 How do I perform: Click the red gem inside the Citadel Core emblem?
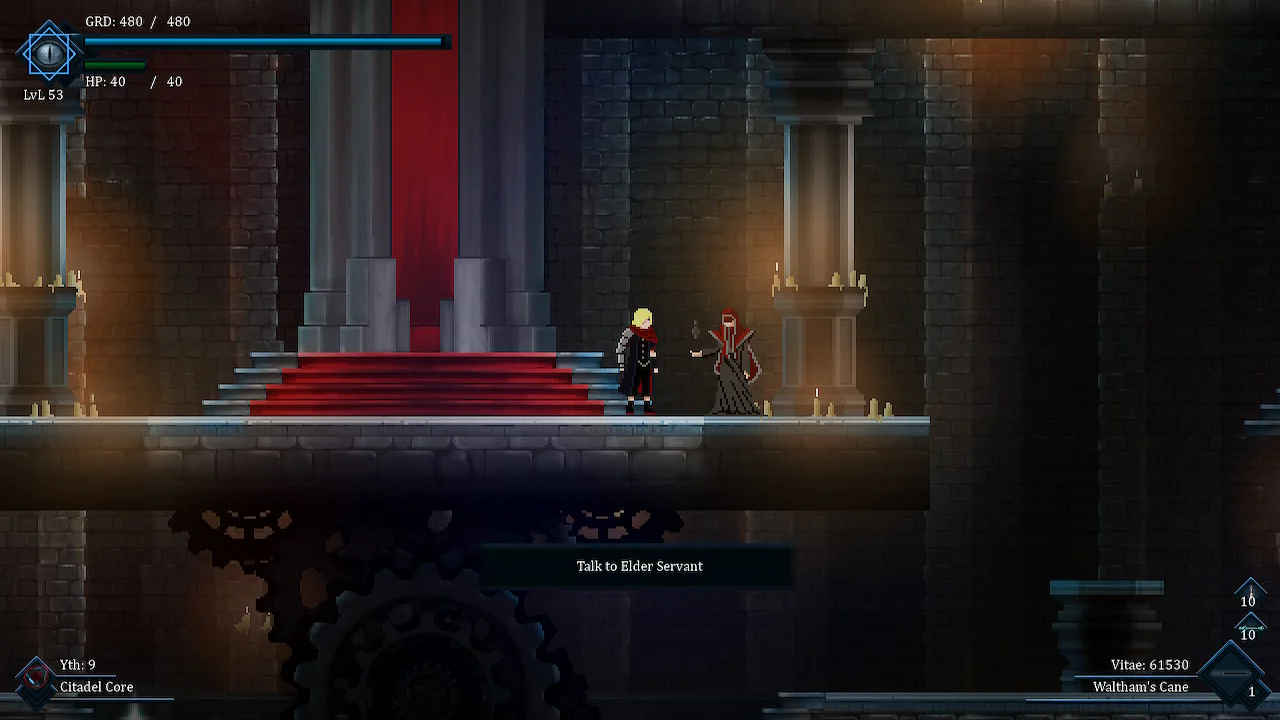click(x=36, y=676)
